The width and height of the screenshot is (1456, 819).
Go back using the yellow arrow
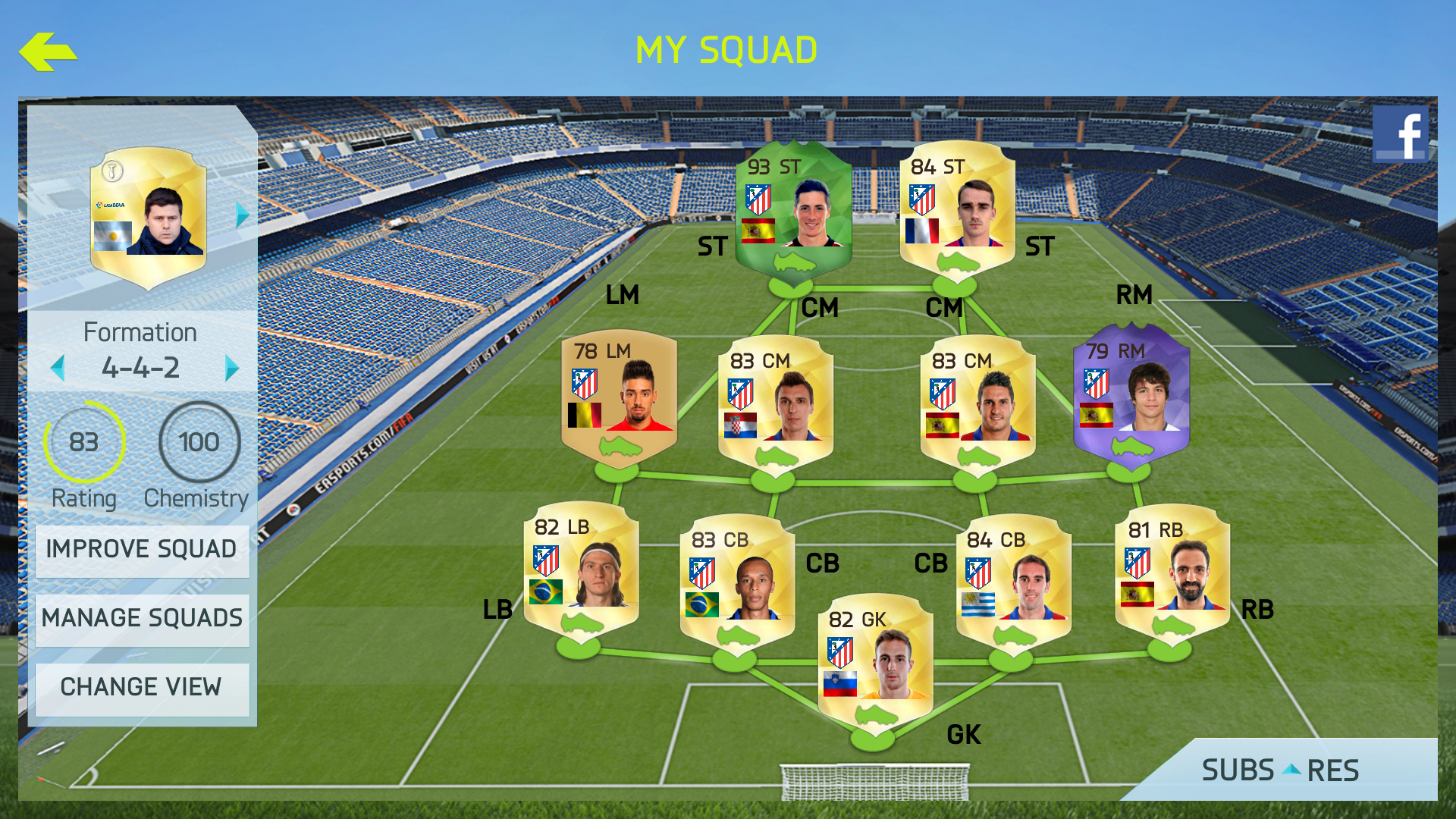tap(48, 52)
